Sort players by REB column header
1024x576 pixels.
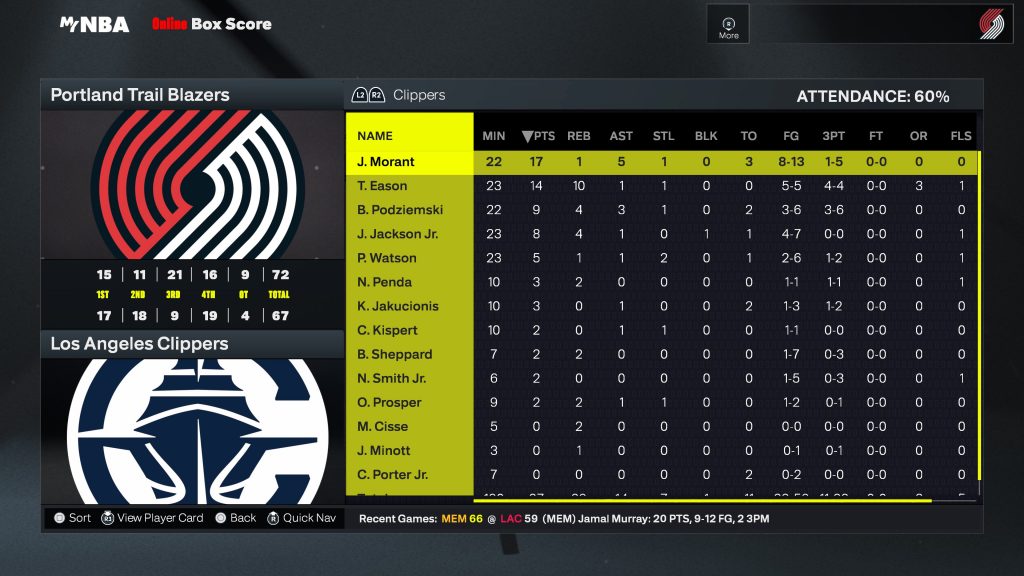[579, 136]
